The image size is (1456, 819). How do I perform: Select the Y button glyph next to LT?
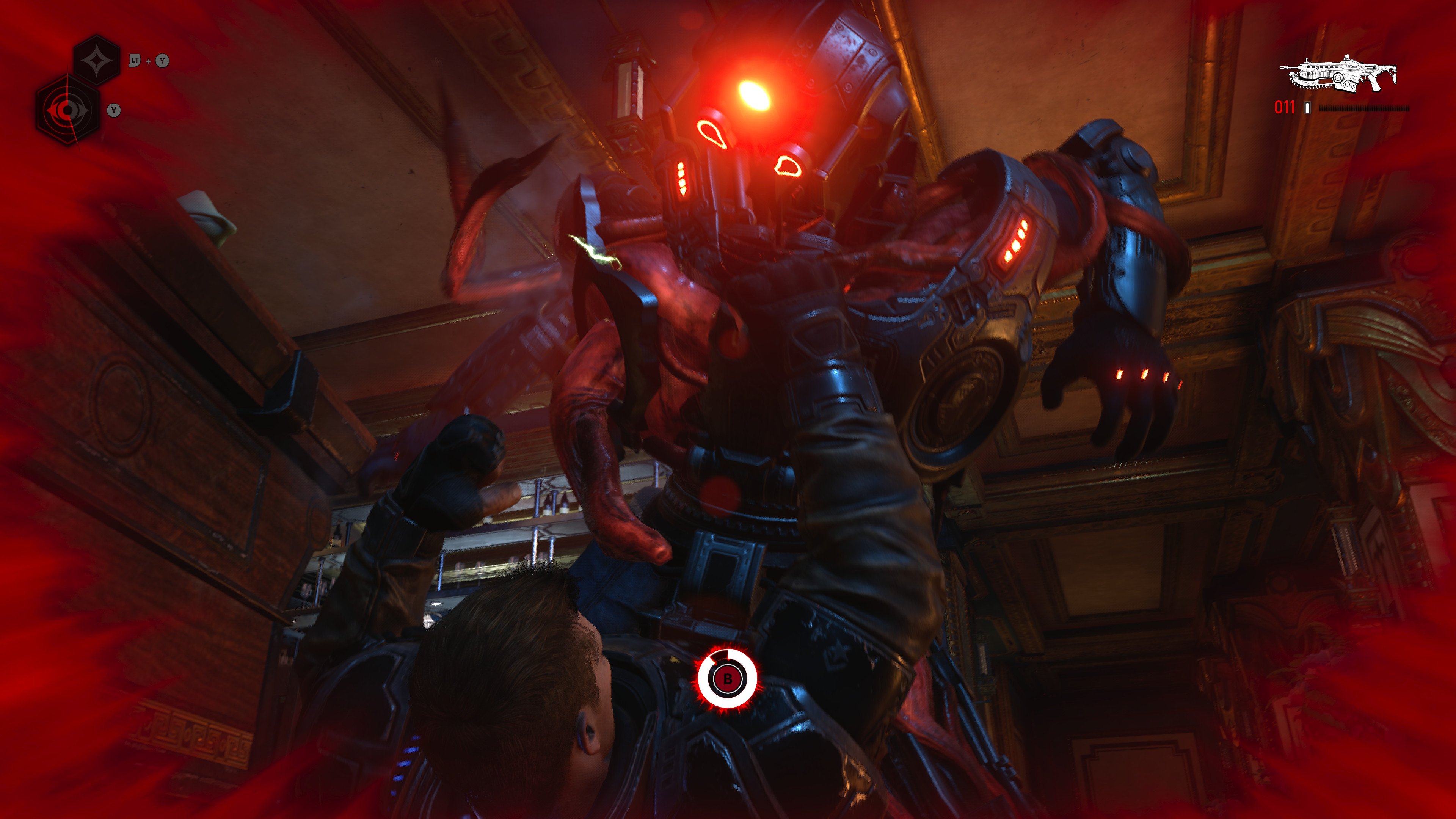click(x=162, y=61)
